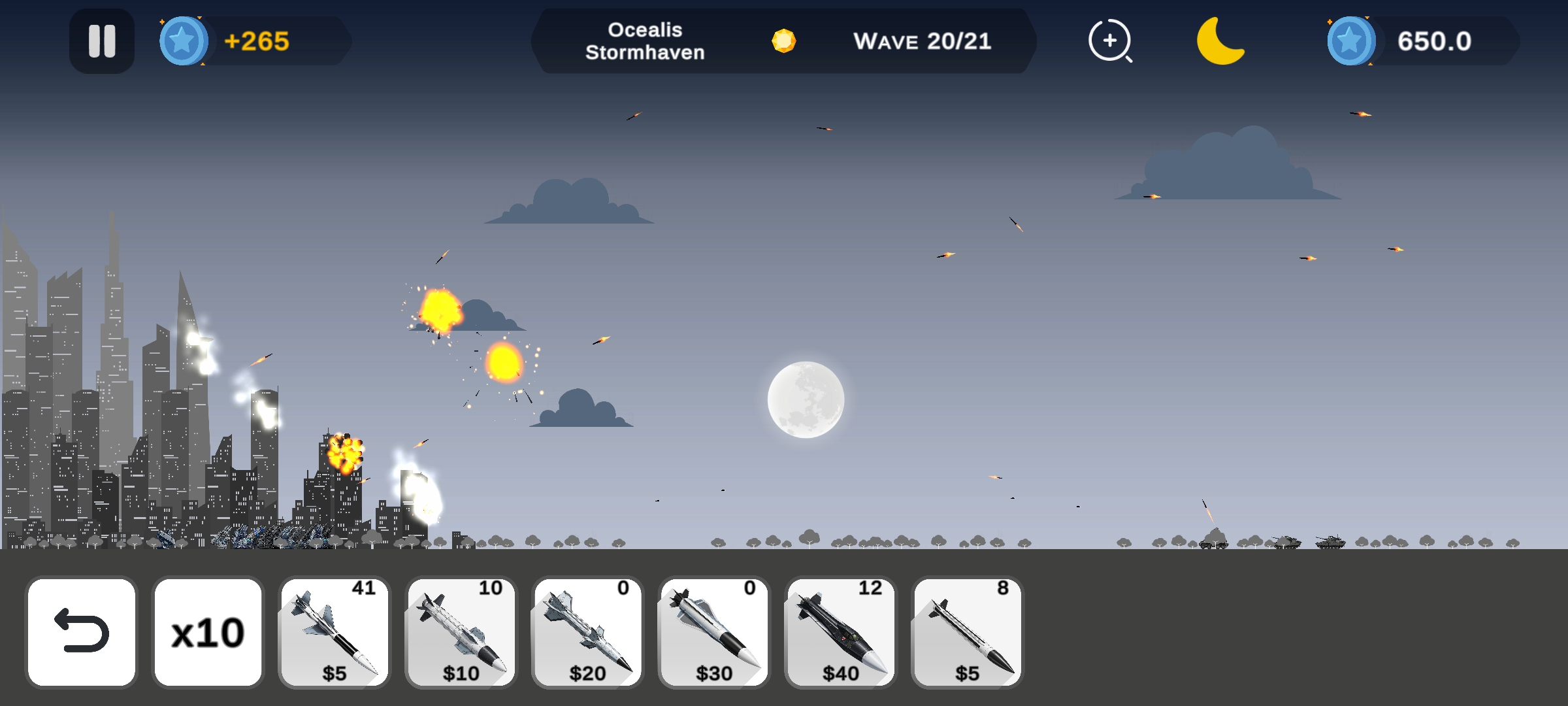Click the blue star coin icon showing +265
The height and width of the screenshot is (706, 1568).
coord(183,41)
